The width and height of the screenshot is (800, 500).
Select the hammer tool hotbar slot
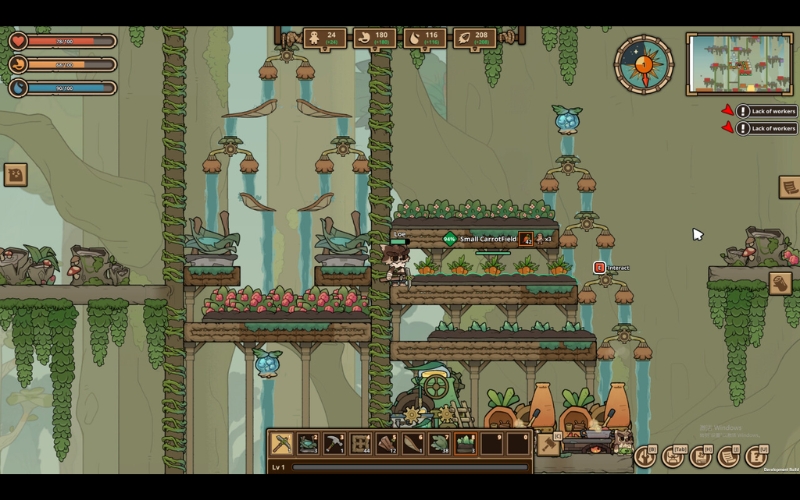335,443
